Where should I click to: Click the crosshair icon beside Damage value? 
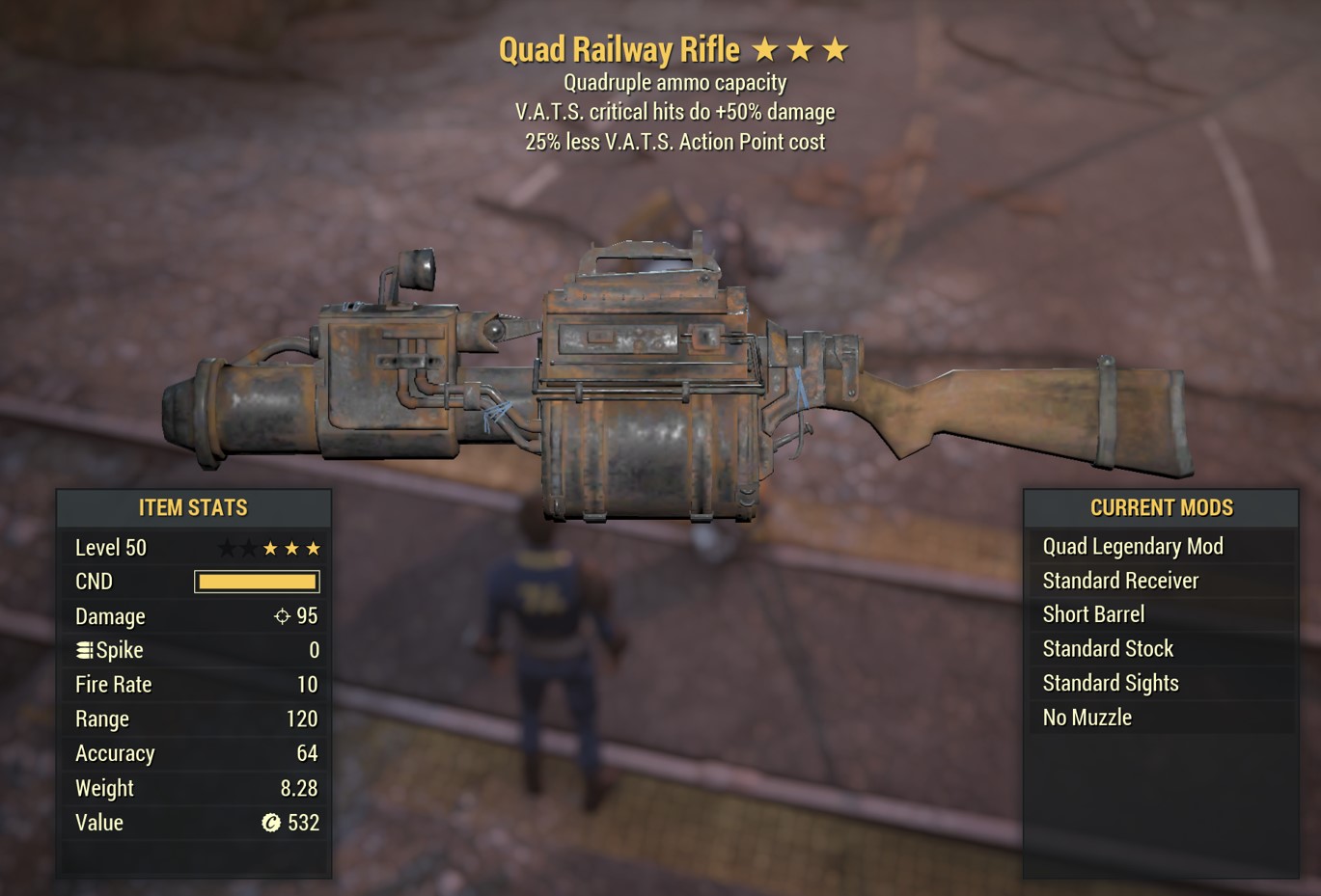click(282, 615)
